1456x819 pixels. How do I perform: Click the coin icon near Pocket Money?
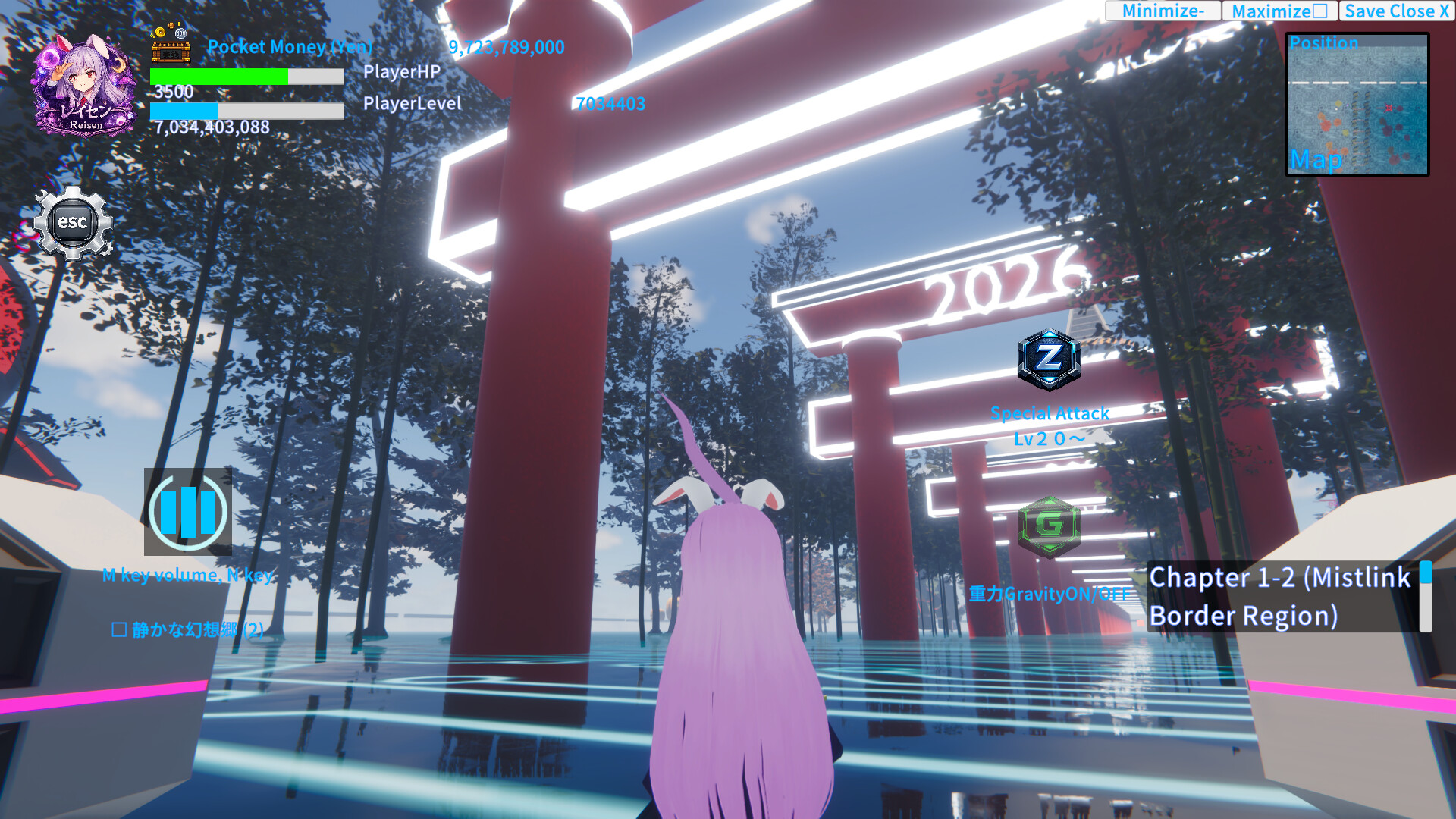(160, 33)
